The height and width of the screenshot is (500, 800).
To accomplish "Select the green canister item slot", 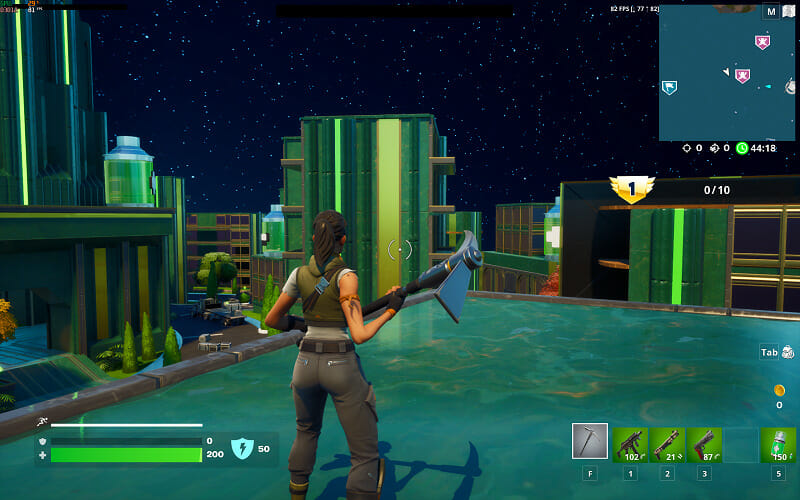I will coord(778,444).
